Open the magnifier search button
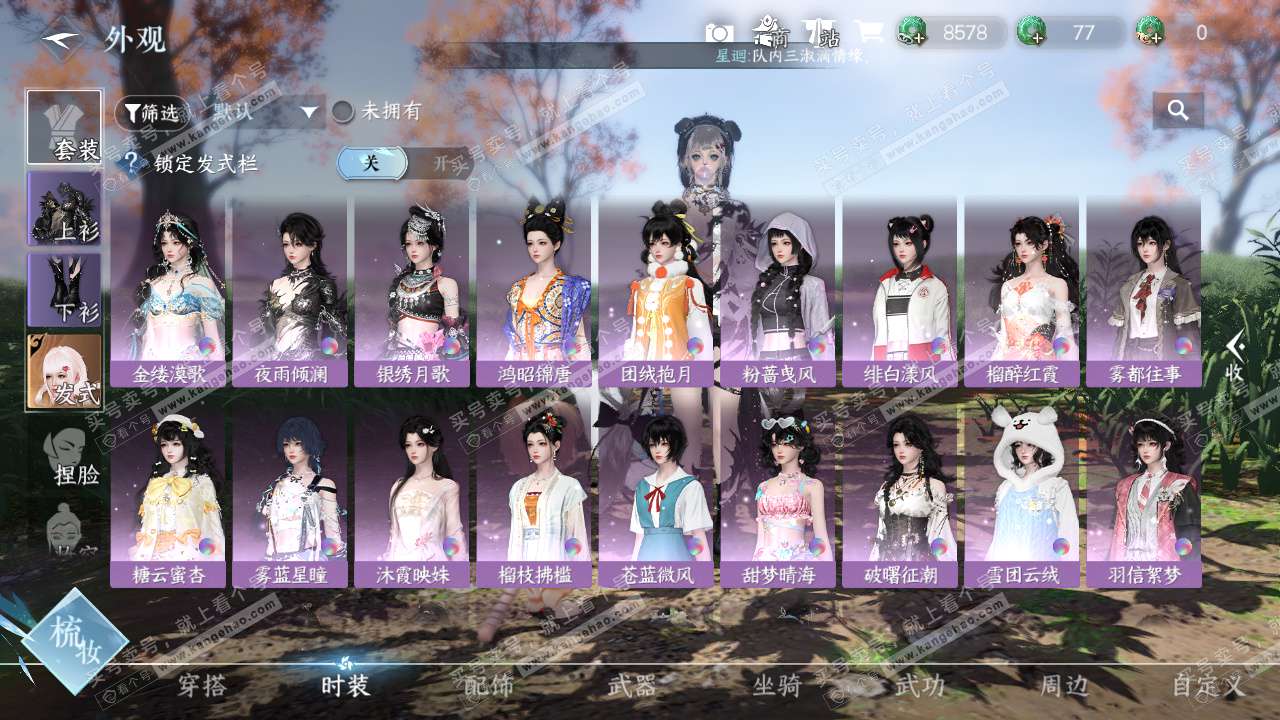This screenshot has width=1280, height=720. point(1178,111)
